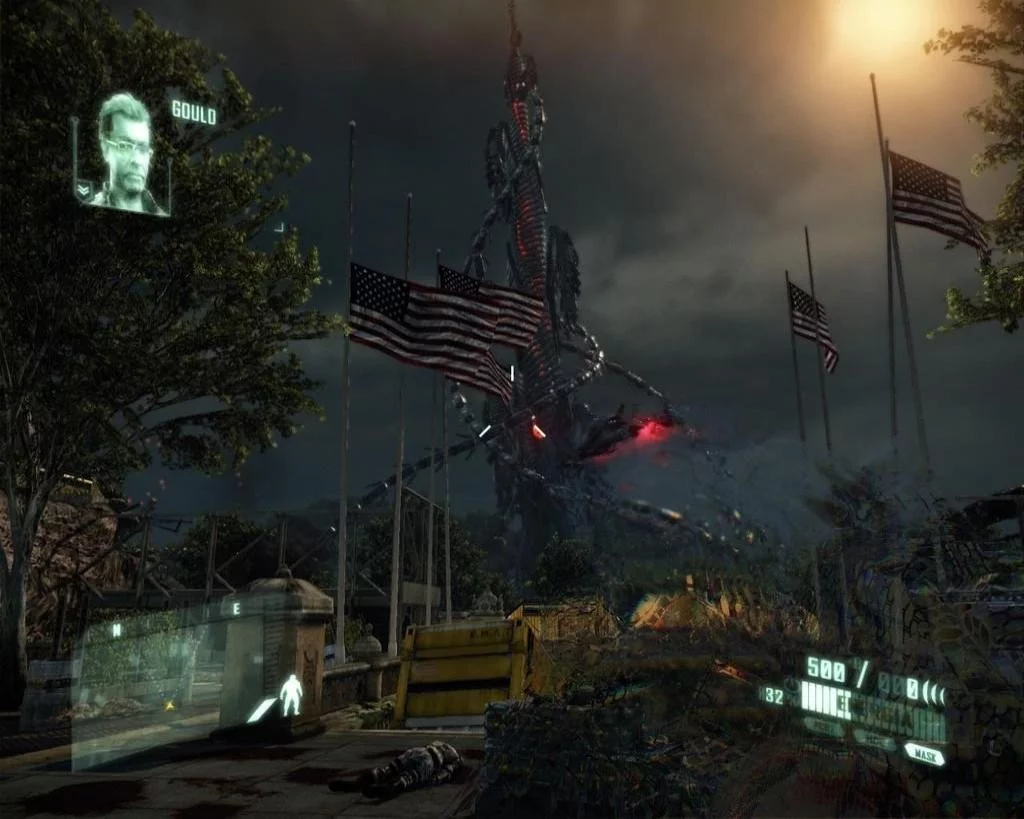The image size is (1024, 819).
Task: Activate the highlighted MASK suit mode
Action: click(x=925, y=753)
